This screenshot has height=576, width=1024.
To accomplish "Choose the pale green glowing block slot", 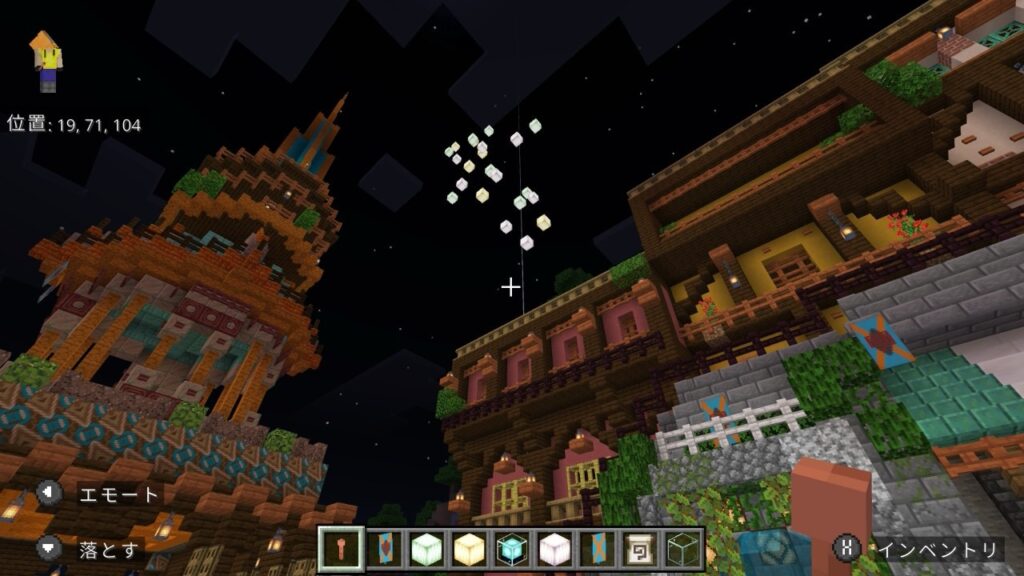I will click(426, 548).
